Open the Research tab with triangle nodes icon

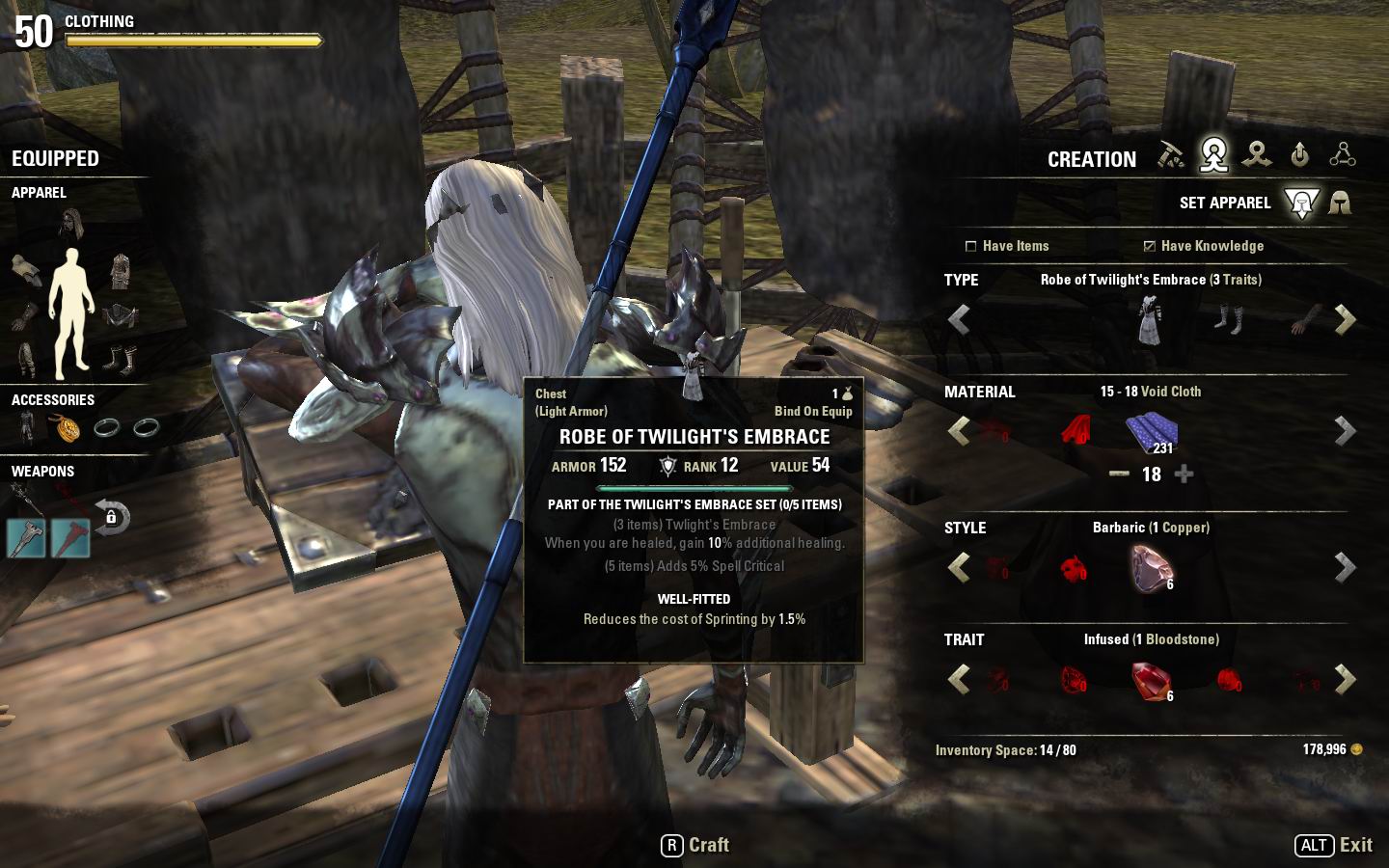pyautogui.click(x=1343, y=155)
